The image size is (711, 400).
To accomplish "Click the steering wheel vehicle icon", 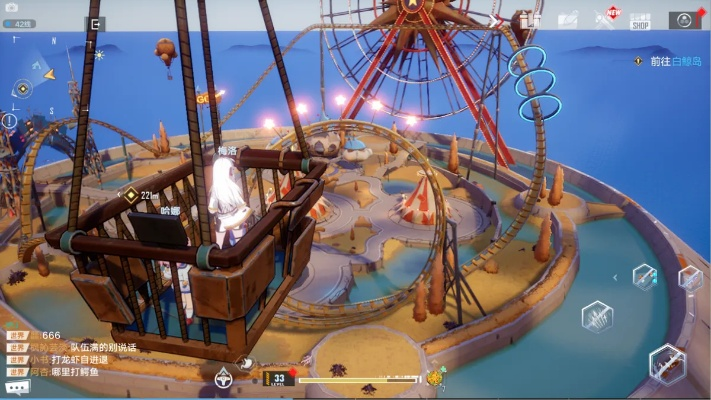I will tap(224, 378).
